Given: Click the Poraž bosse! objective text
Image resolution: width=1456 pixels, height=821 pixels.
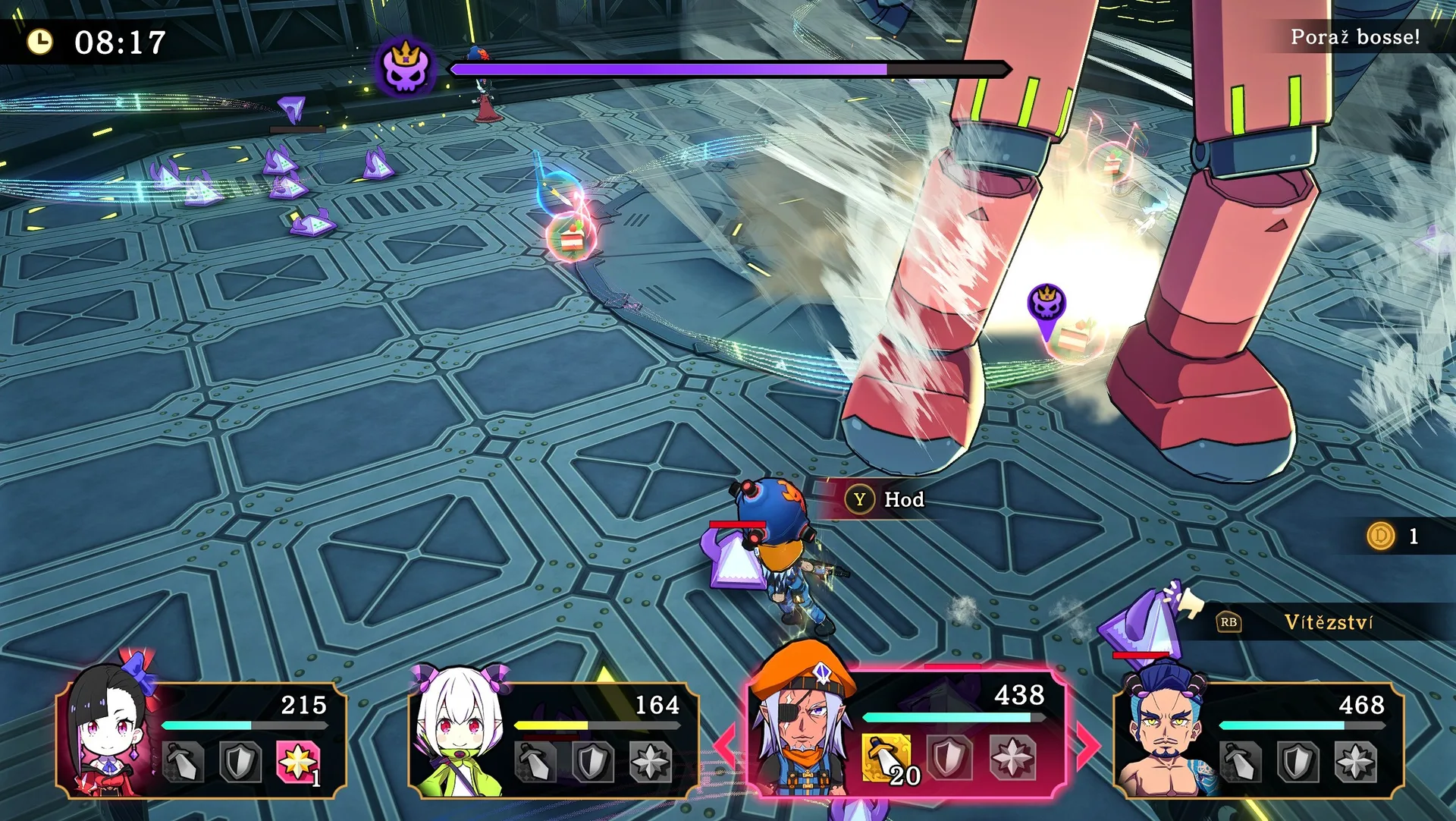Looking at the screenshot, I should [1355, 37].
